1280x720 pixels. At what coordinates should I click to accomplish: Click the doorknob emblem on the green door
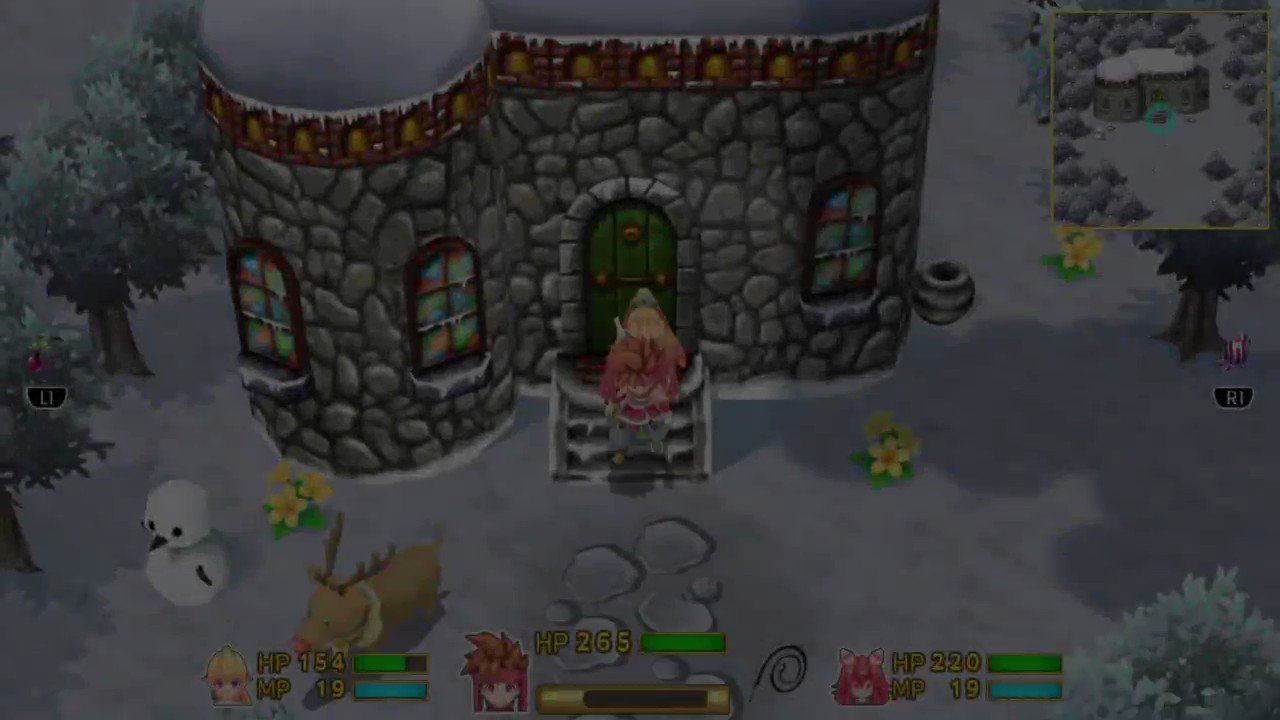click(632, 230)
